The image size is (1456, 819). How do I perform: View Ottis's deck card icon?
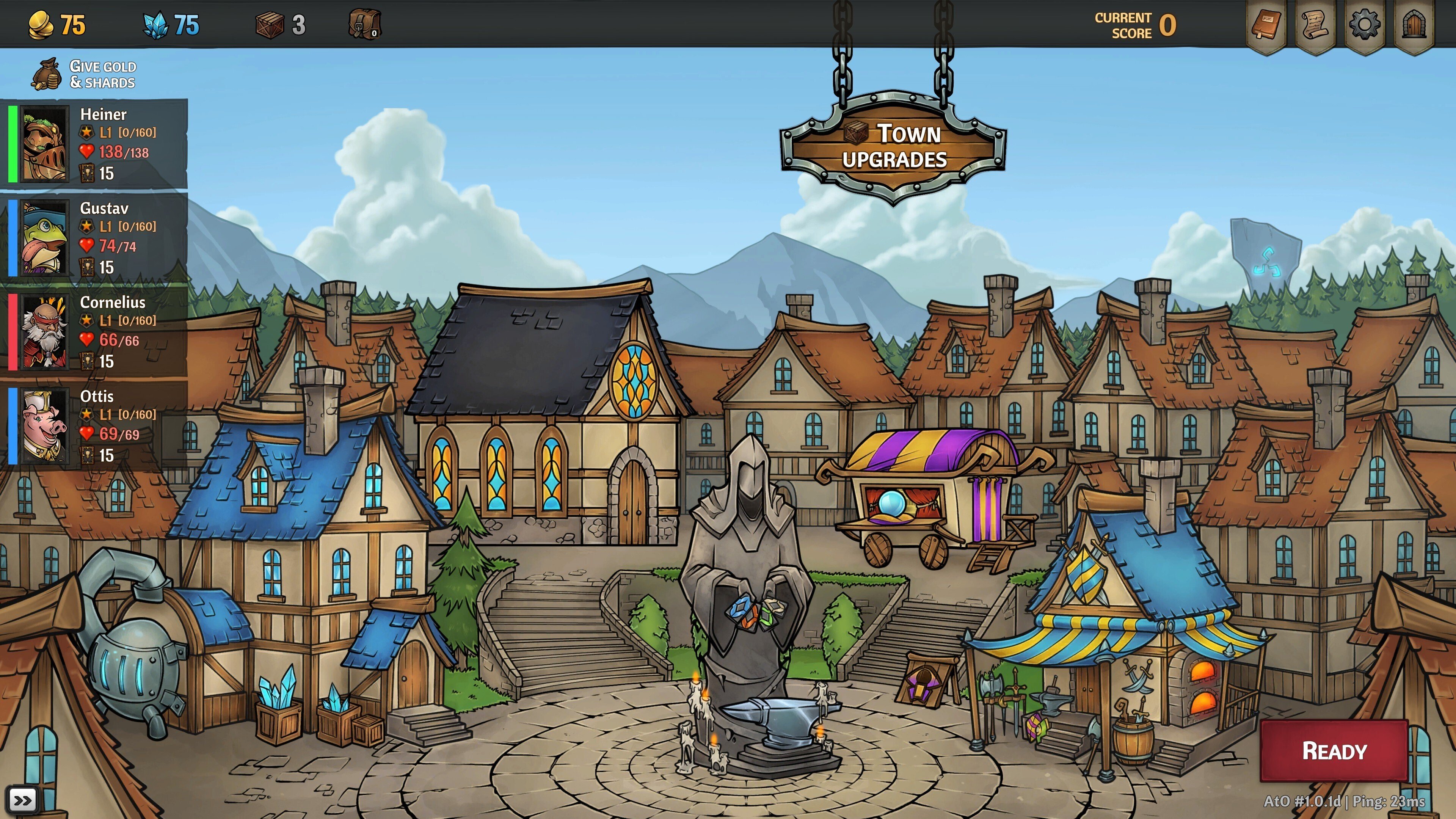[x=87, y=455]
